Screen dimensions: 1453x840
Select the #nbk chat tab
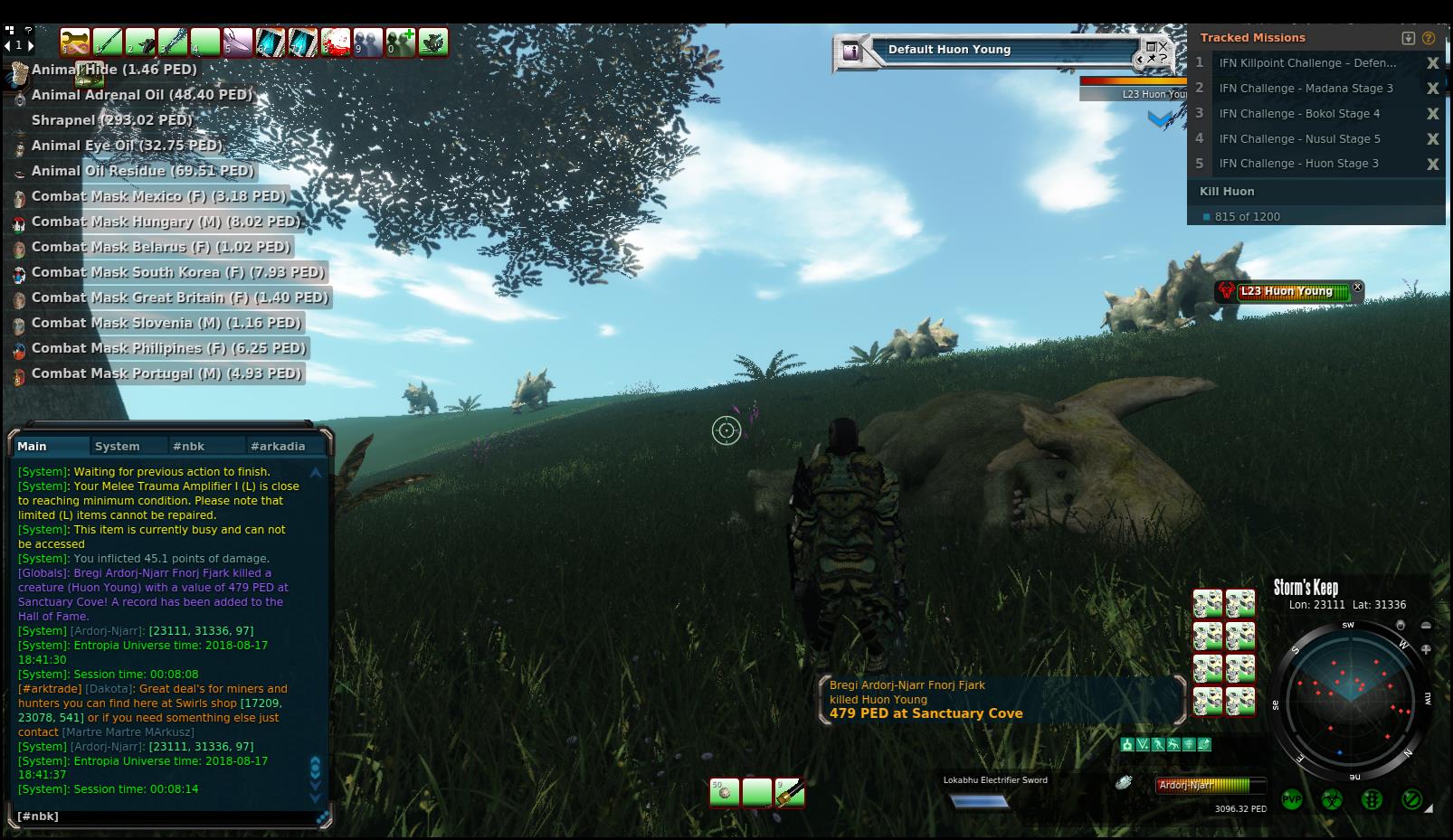coord(189,447)
